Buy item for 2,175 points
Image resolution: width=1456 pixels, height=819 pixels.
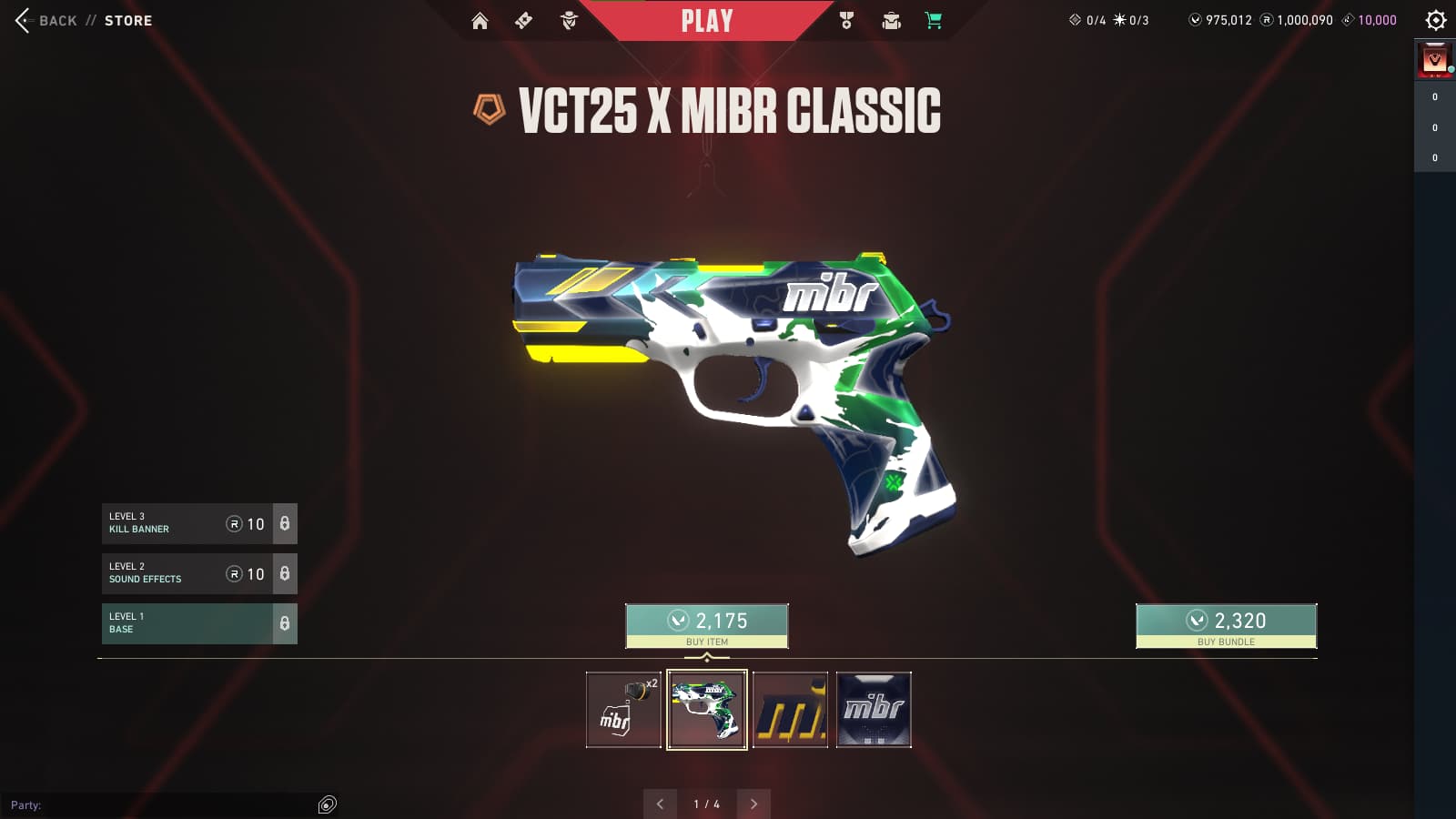[707, 626]
